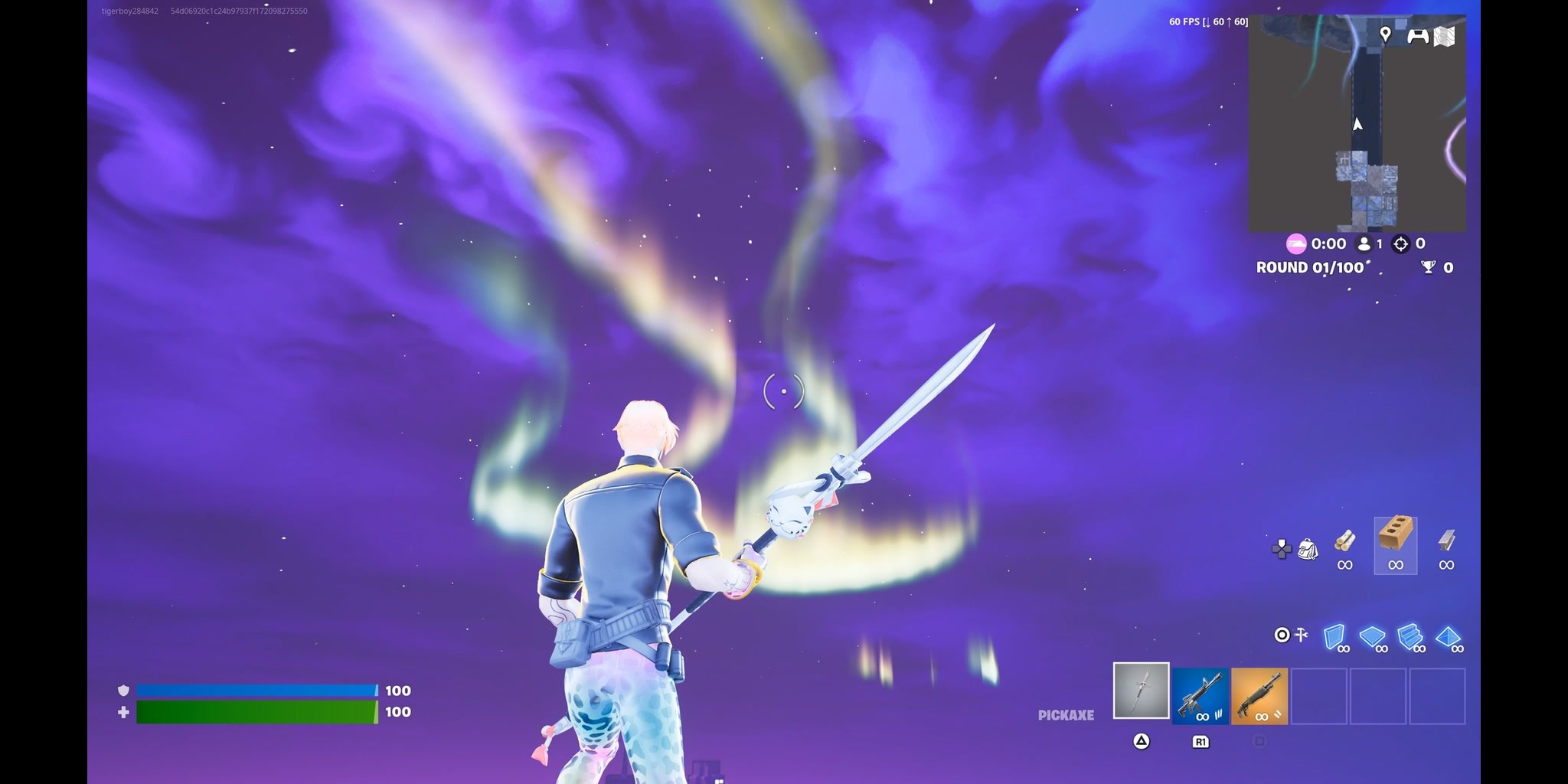Click the trophy score icon
Viewport: 1568px width, 784px height.
1428,266
